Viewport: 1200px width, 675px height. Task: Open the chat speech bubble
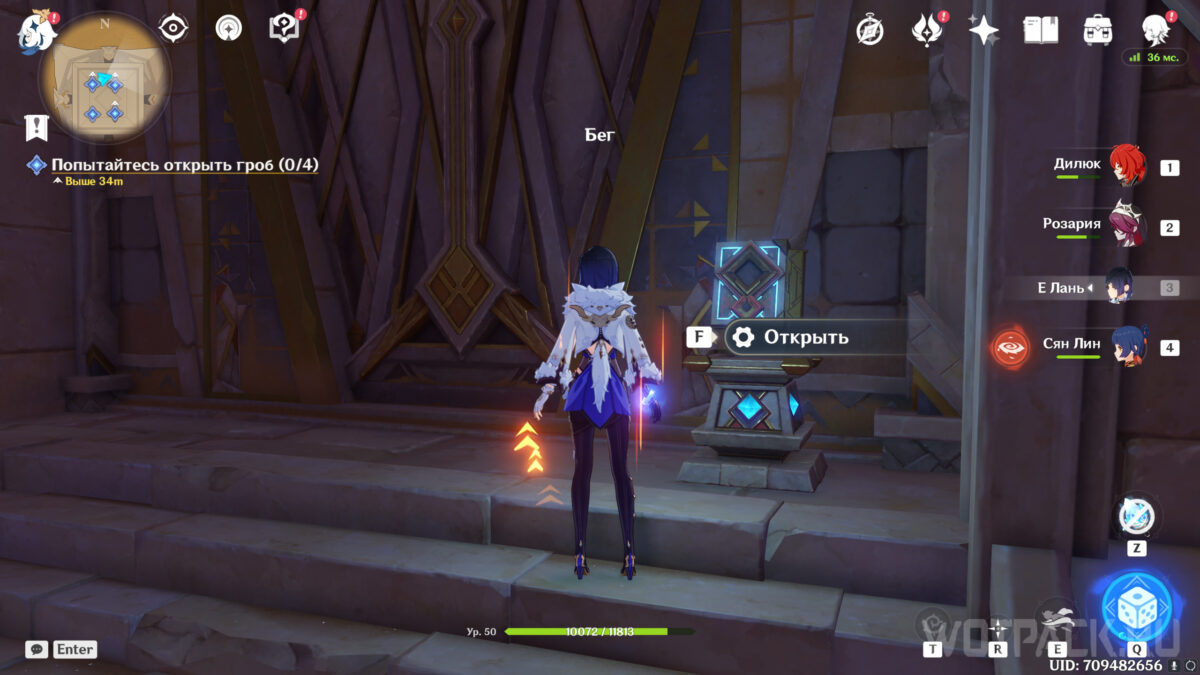pyautogui.click(x=37, y=649)
